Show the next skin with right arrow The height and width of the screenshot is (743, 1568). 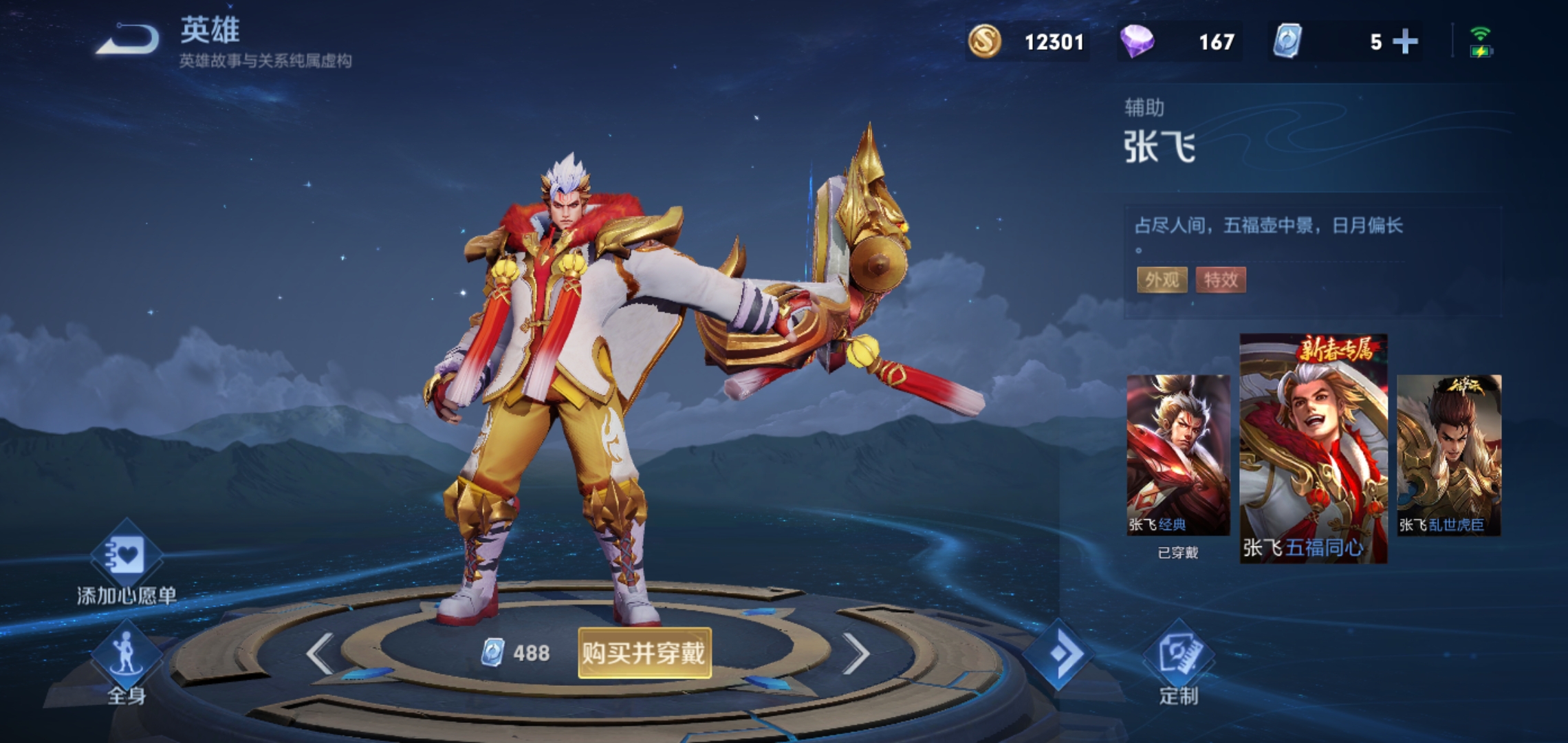pyautogui.click(x=856, y=653)
